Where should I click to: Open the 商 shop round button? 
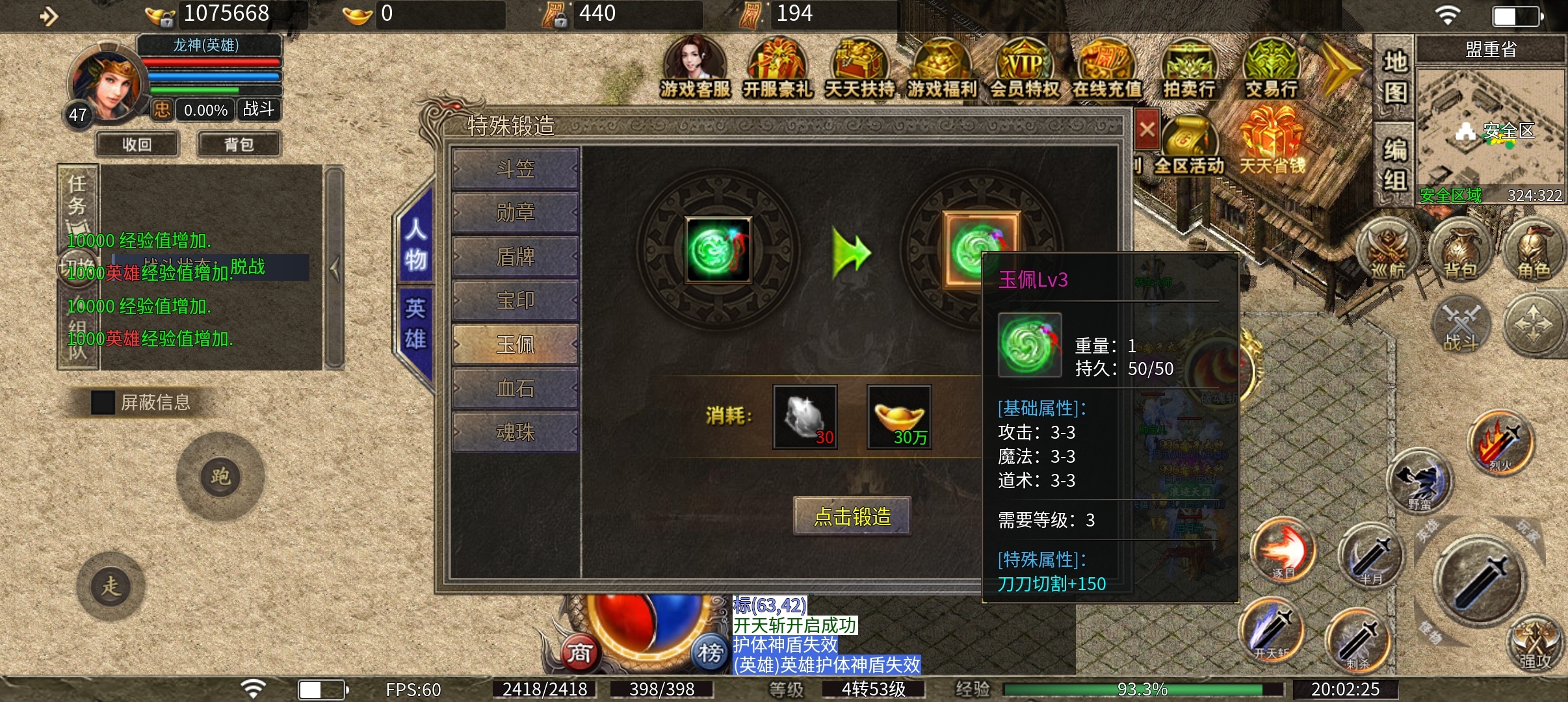(579, 652)
